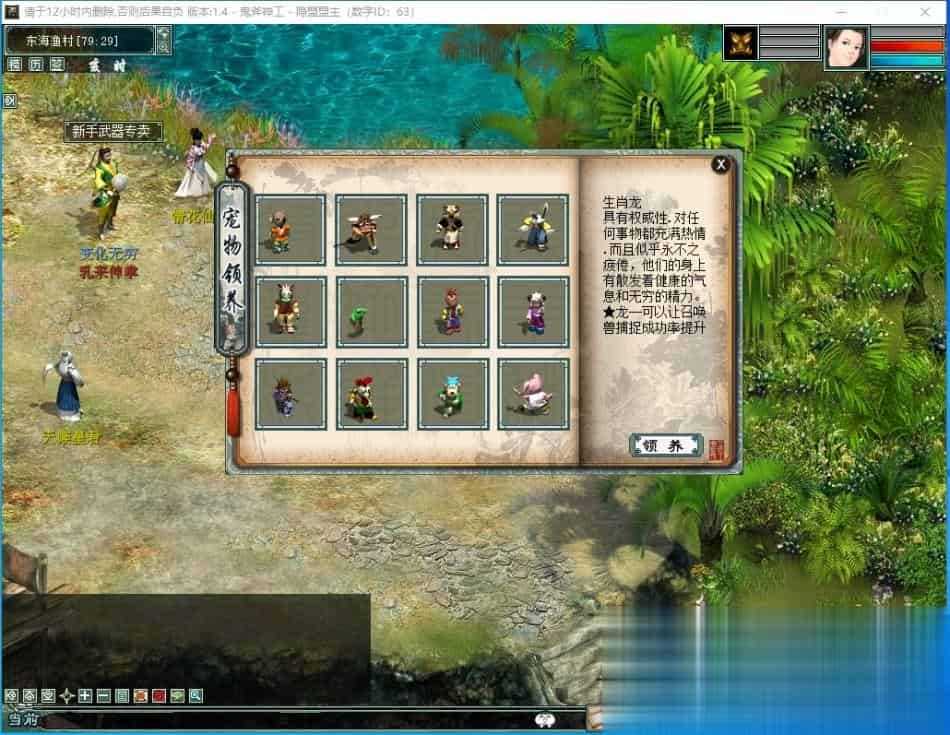Close the pet adoption book

(x=720, y=165)
